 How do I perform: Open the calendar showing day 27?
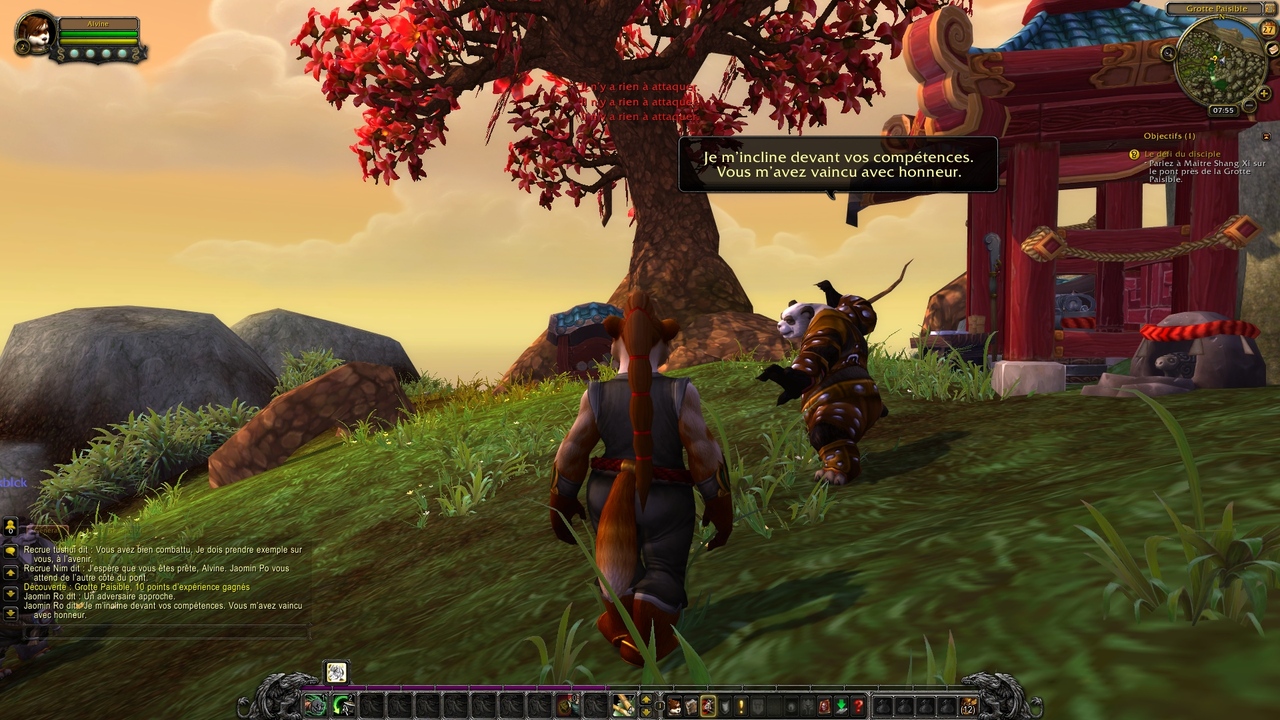point(1268,30)
